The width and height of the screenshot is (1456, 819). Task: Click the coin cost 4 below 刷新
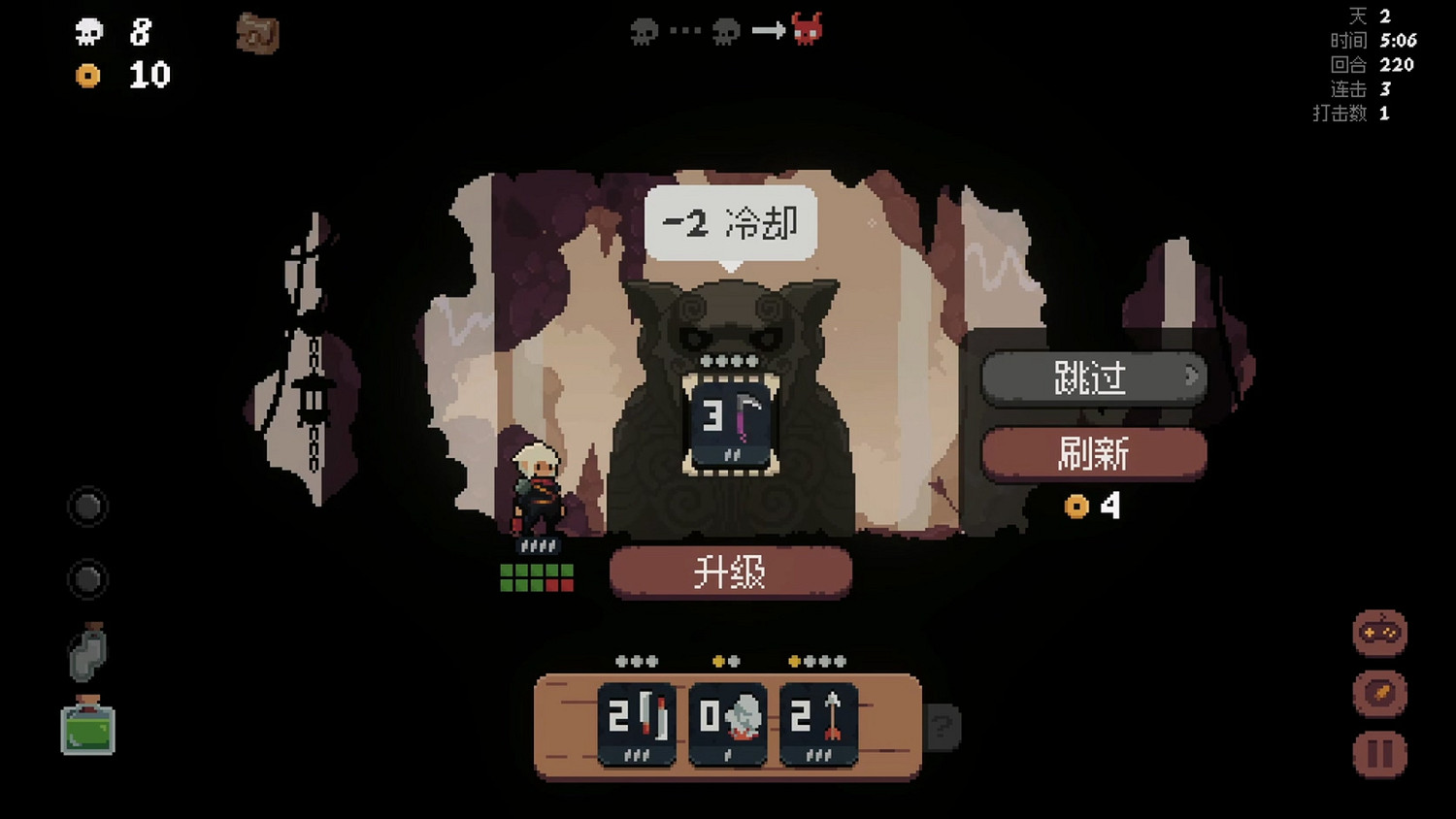[x=1095, y=505]
